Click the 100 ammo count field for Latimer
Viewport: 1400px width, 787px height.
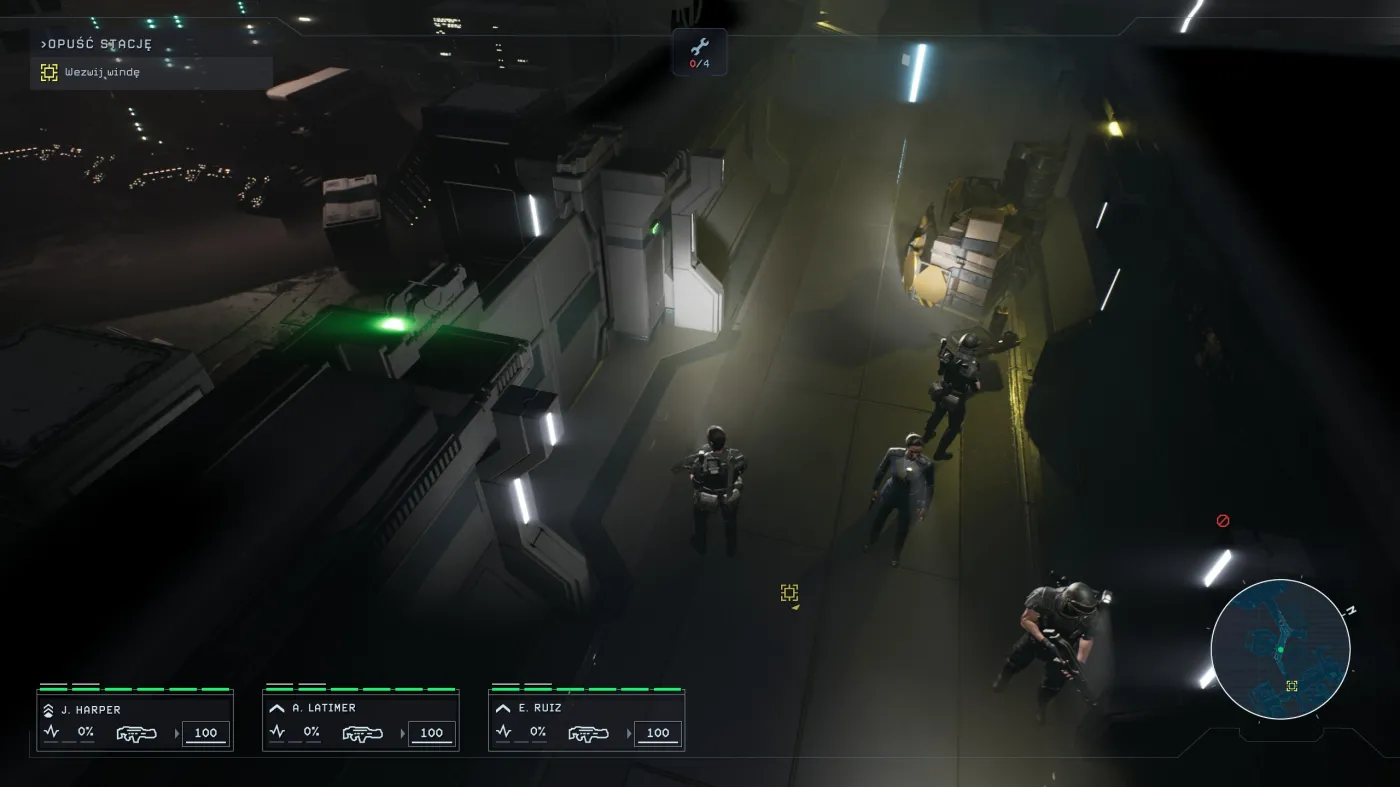click(x=430, y=732)
